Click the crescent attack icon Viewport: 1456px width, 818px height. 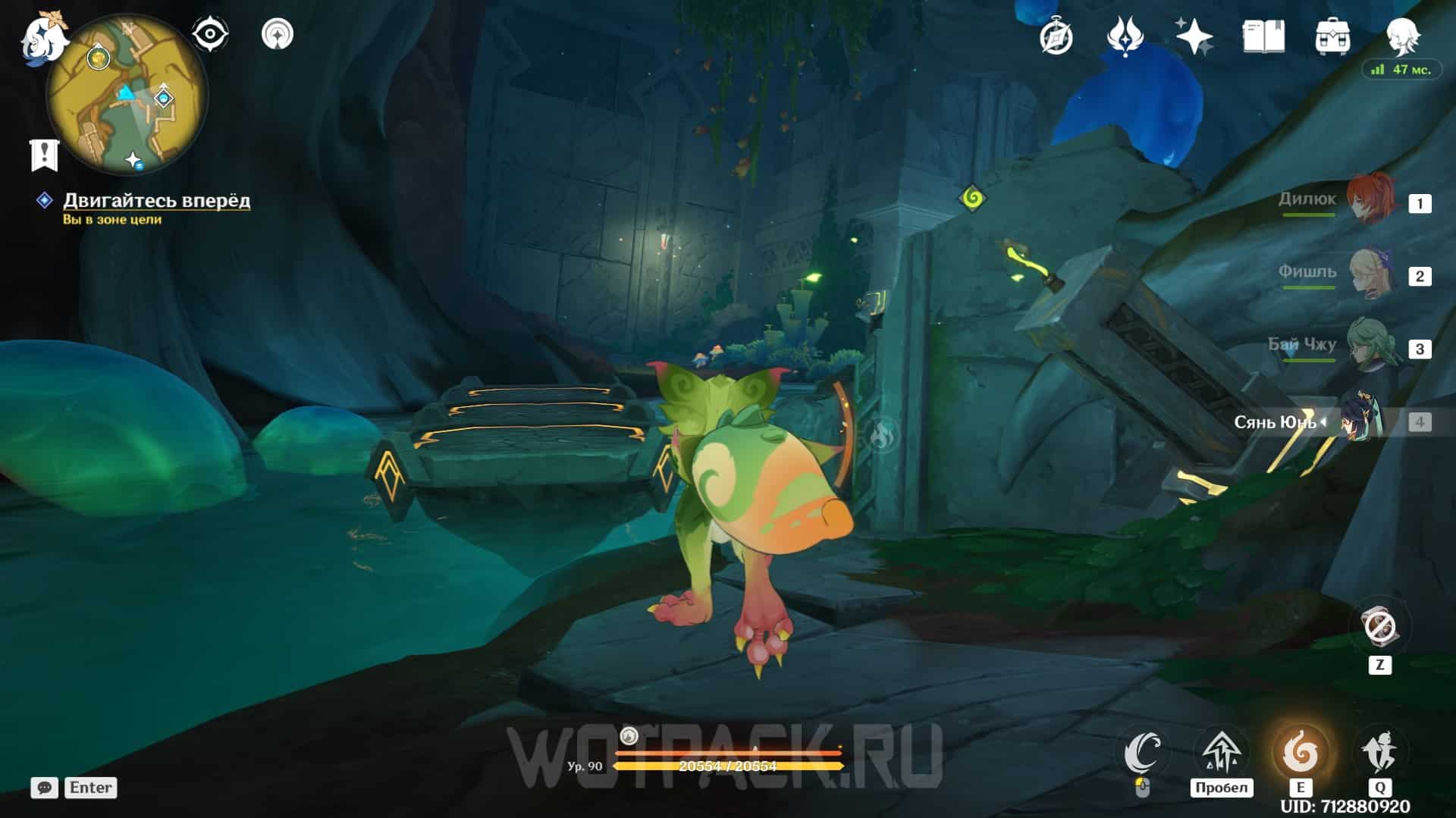[x=1143, y=752]
